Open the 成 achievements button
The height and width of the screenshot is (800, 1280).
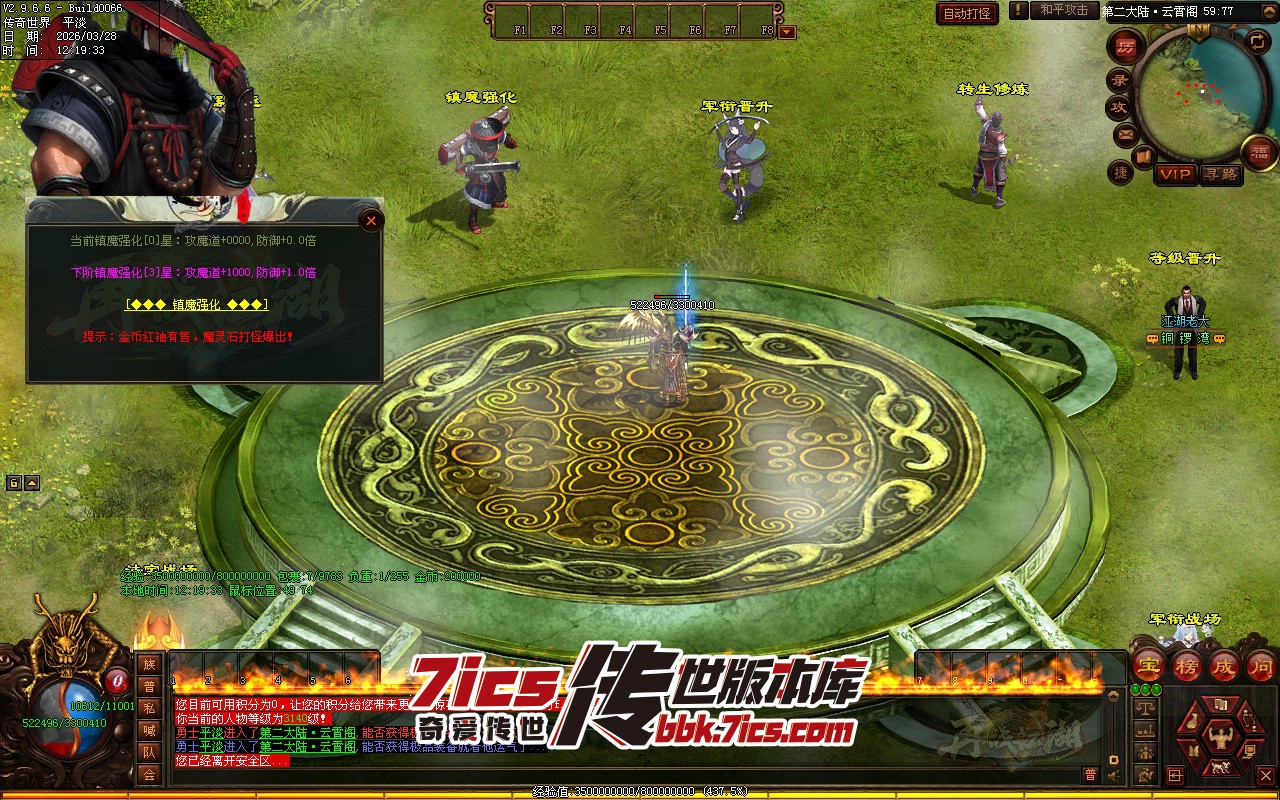(x=1224, y=665)
